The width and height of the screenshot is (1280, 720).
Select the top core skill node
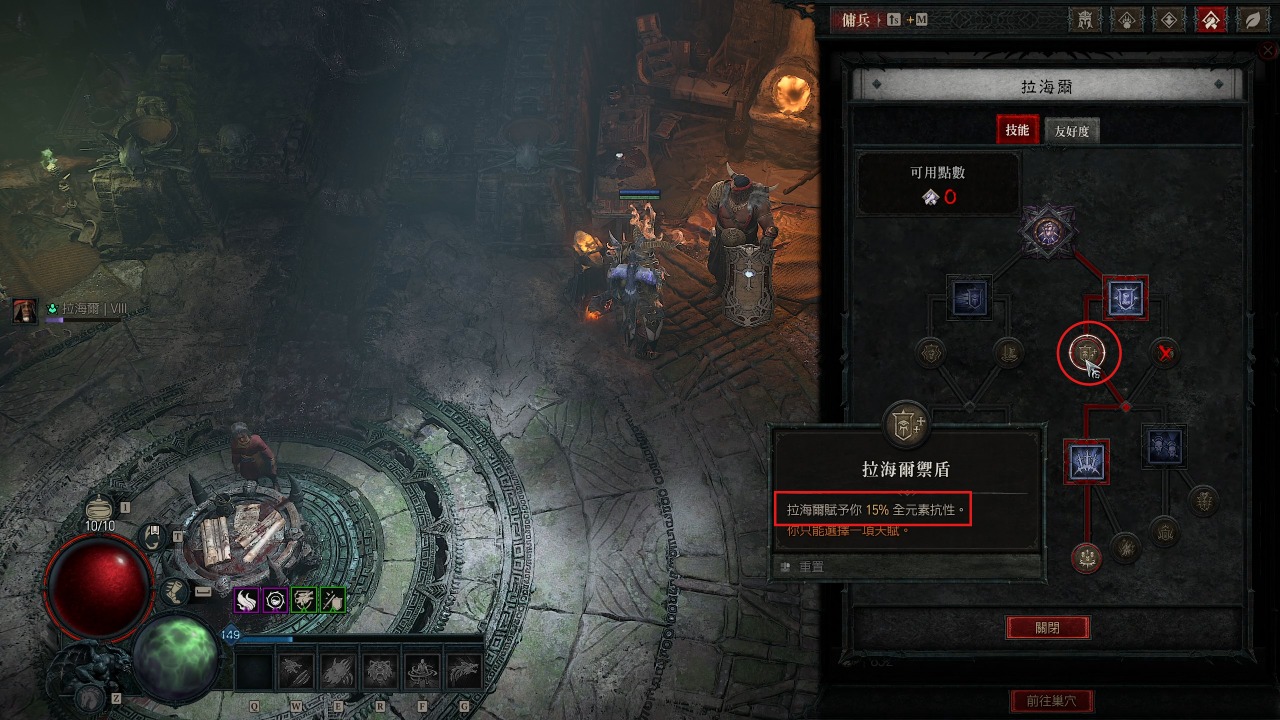click(x=1047, y=229)
